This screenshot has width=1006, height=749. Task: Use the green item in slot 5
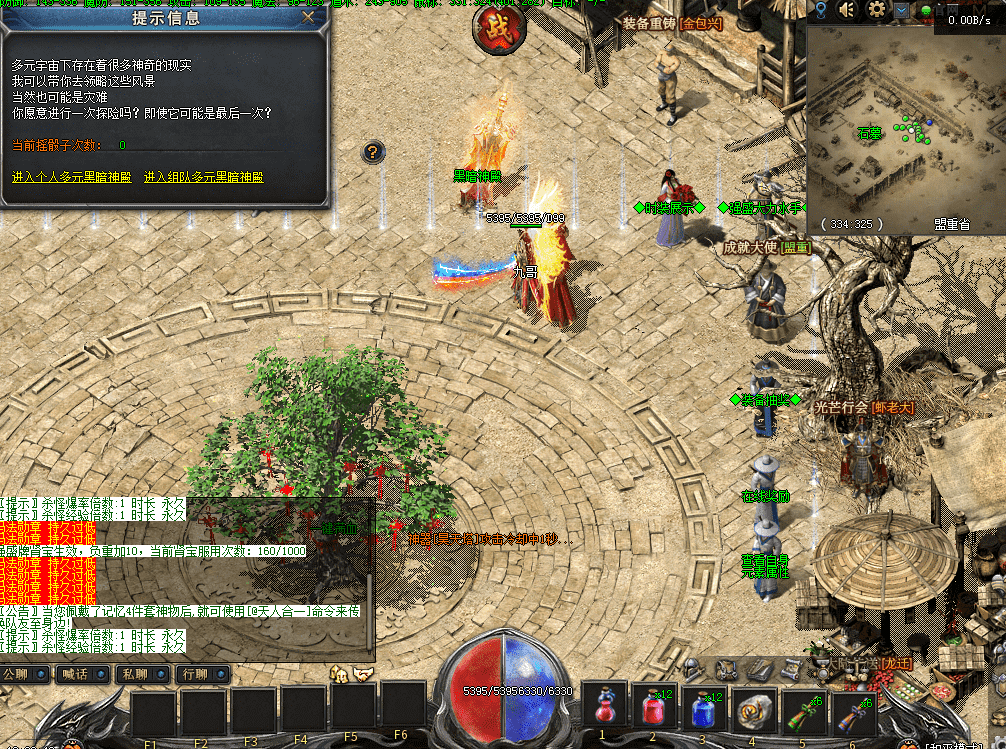pos(805,710)
